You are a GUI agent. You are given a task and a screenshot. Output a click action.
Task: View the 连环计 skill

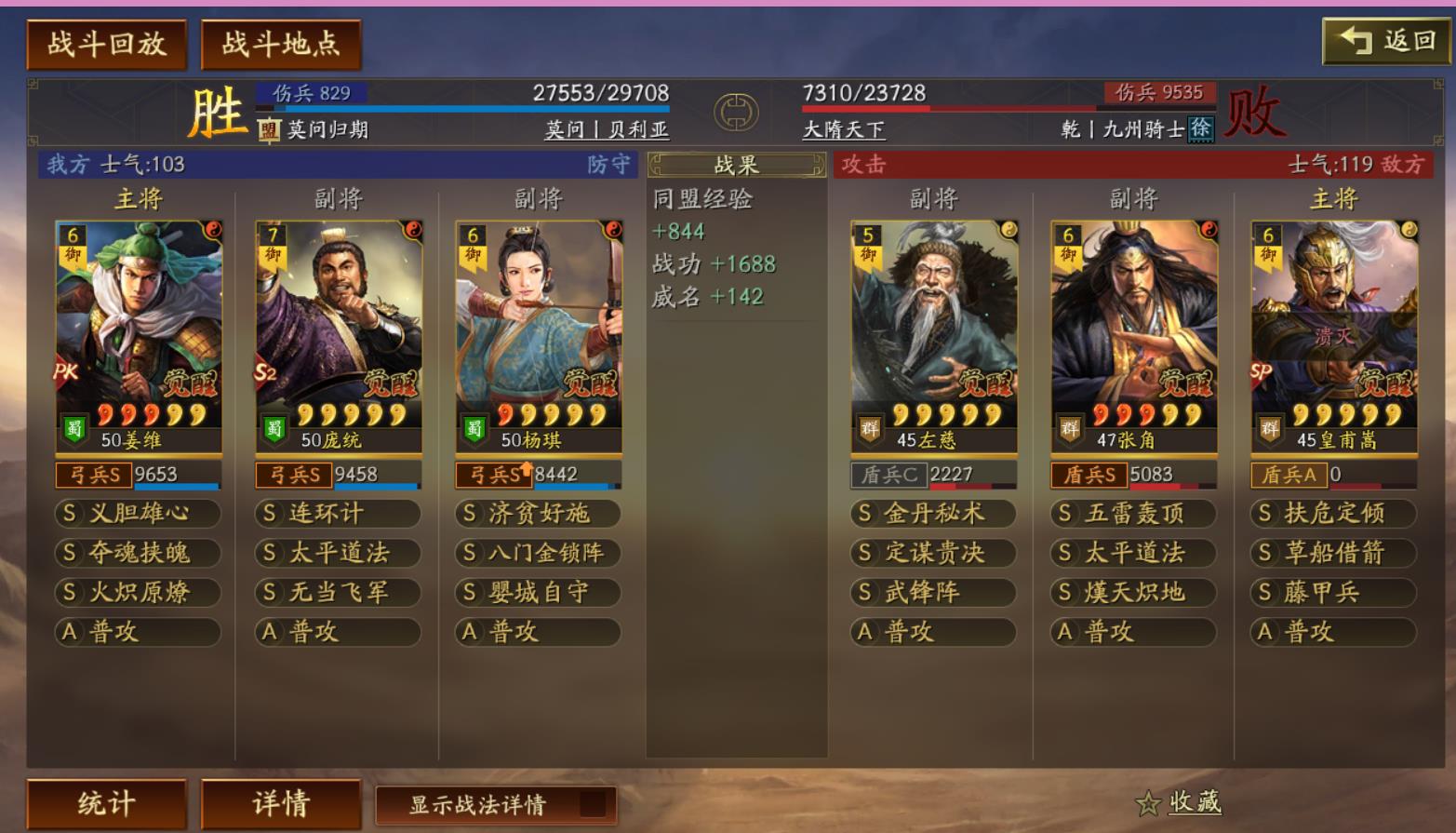[x=339, y=513]
